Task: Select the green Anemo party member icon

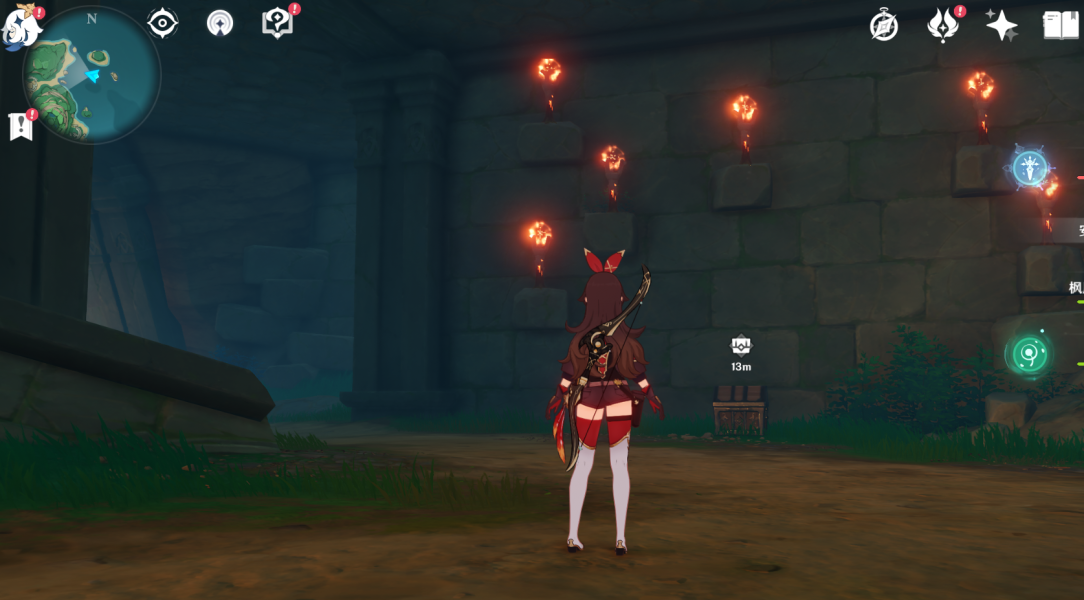Action: (x=1029, y=354)
